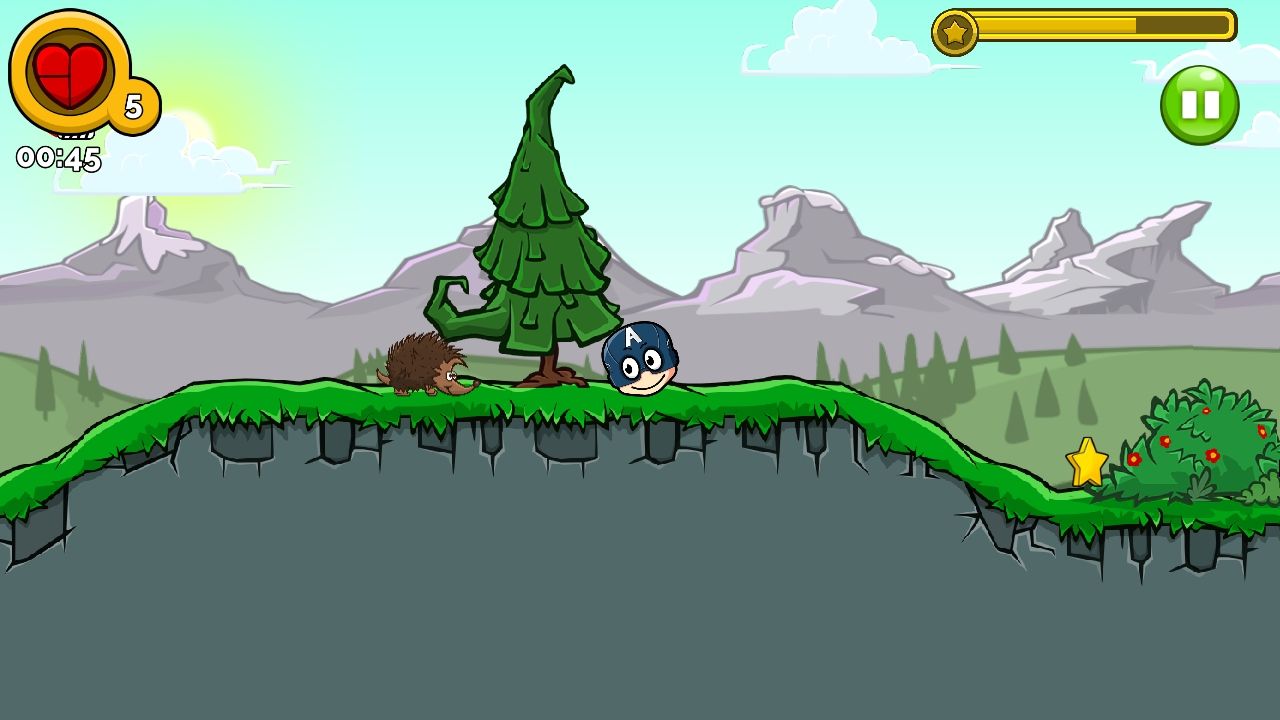Collect the yellow star near the bush

click(1086, 463)
